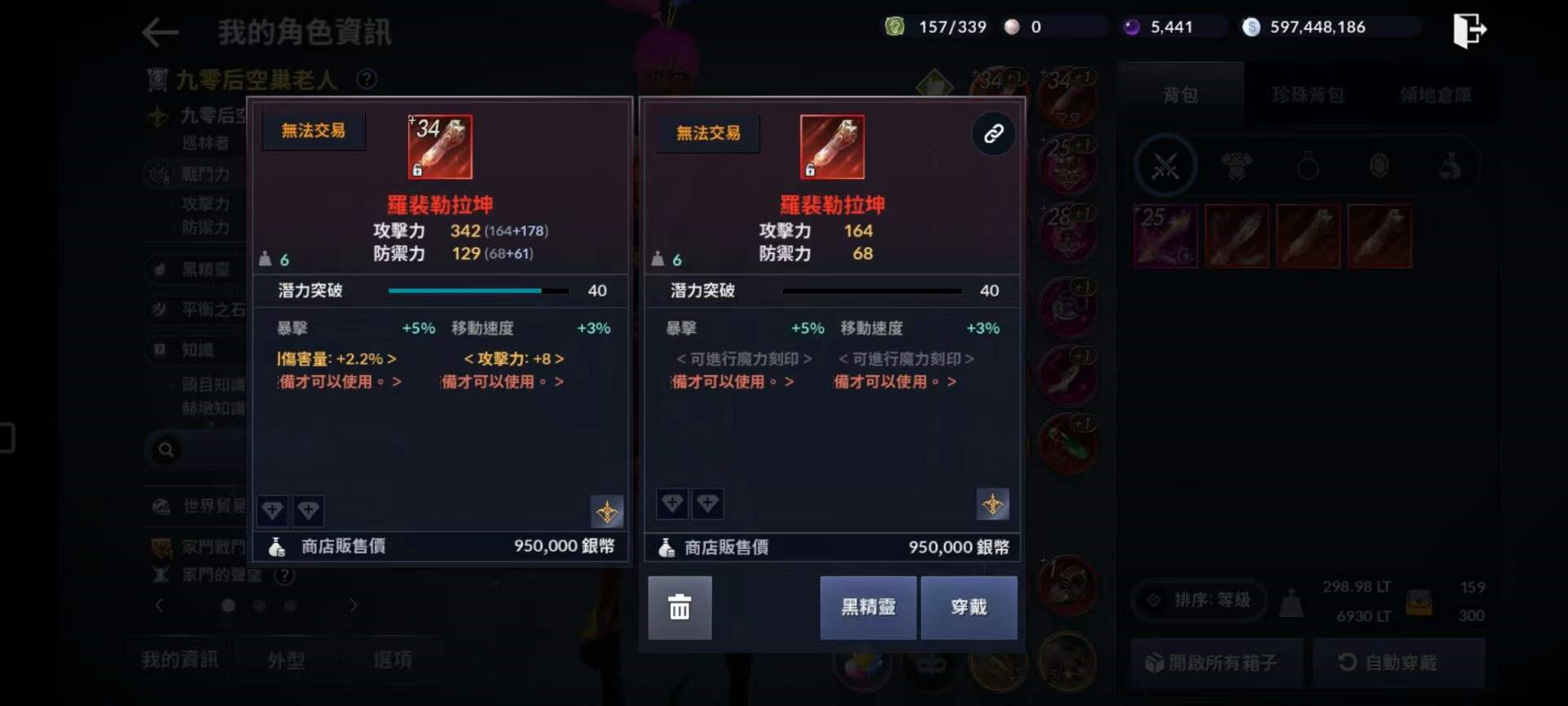1568x706 pixels.
Task: Click the exit icon at the top right
Action: (1470, 29)
